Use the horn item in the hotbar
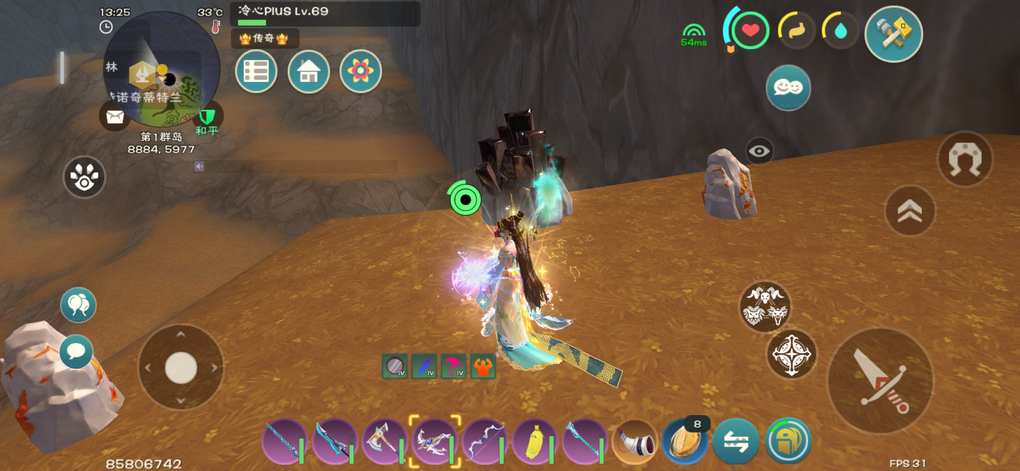The image size is (1020, 471). (x=635, y=440)
